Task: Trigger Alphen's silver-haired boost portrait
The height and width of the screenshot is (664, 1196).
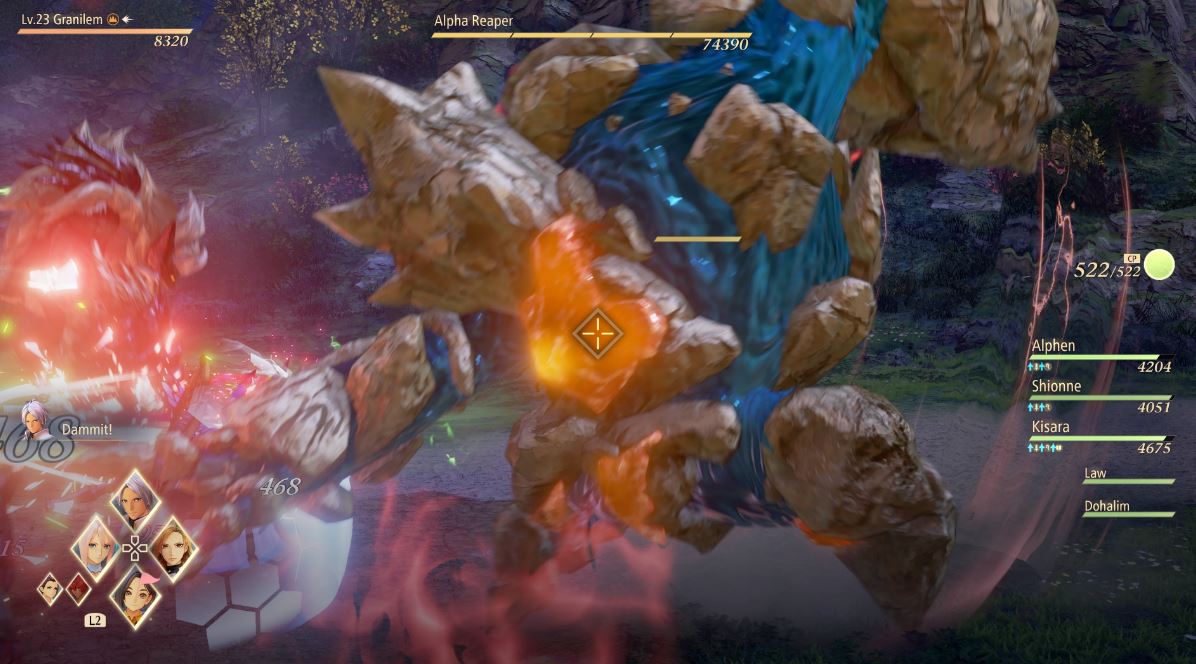Action: (x=135, y=499)
